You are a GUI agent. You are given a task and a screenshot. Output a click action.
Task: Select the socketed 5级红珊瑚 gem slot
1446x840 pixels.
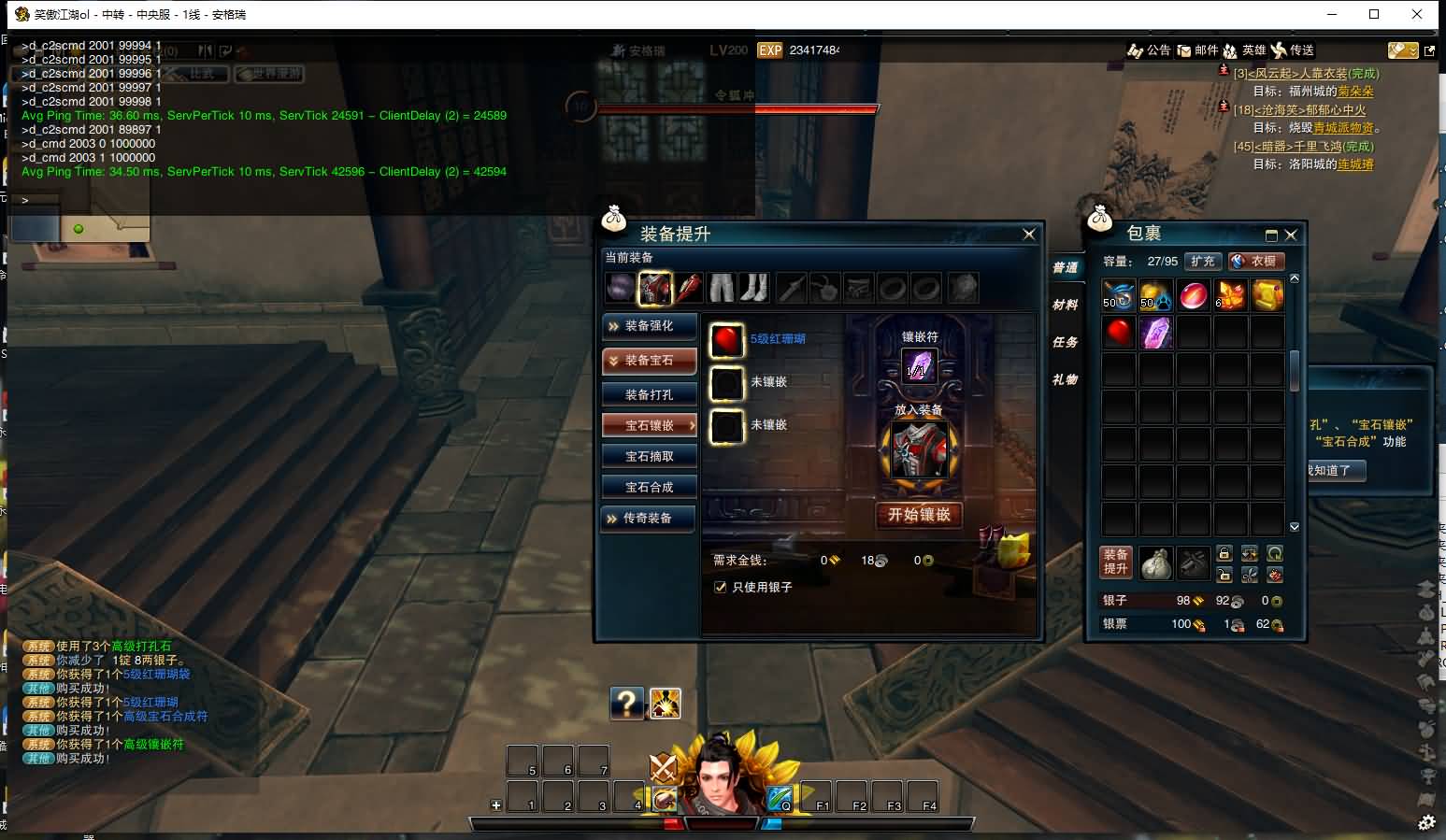click(726, 341)
